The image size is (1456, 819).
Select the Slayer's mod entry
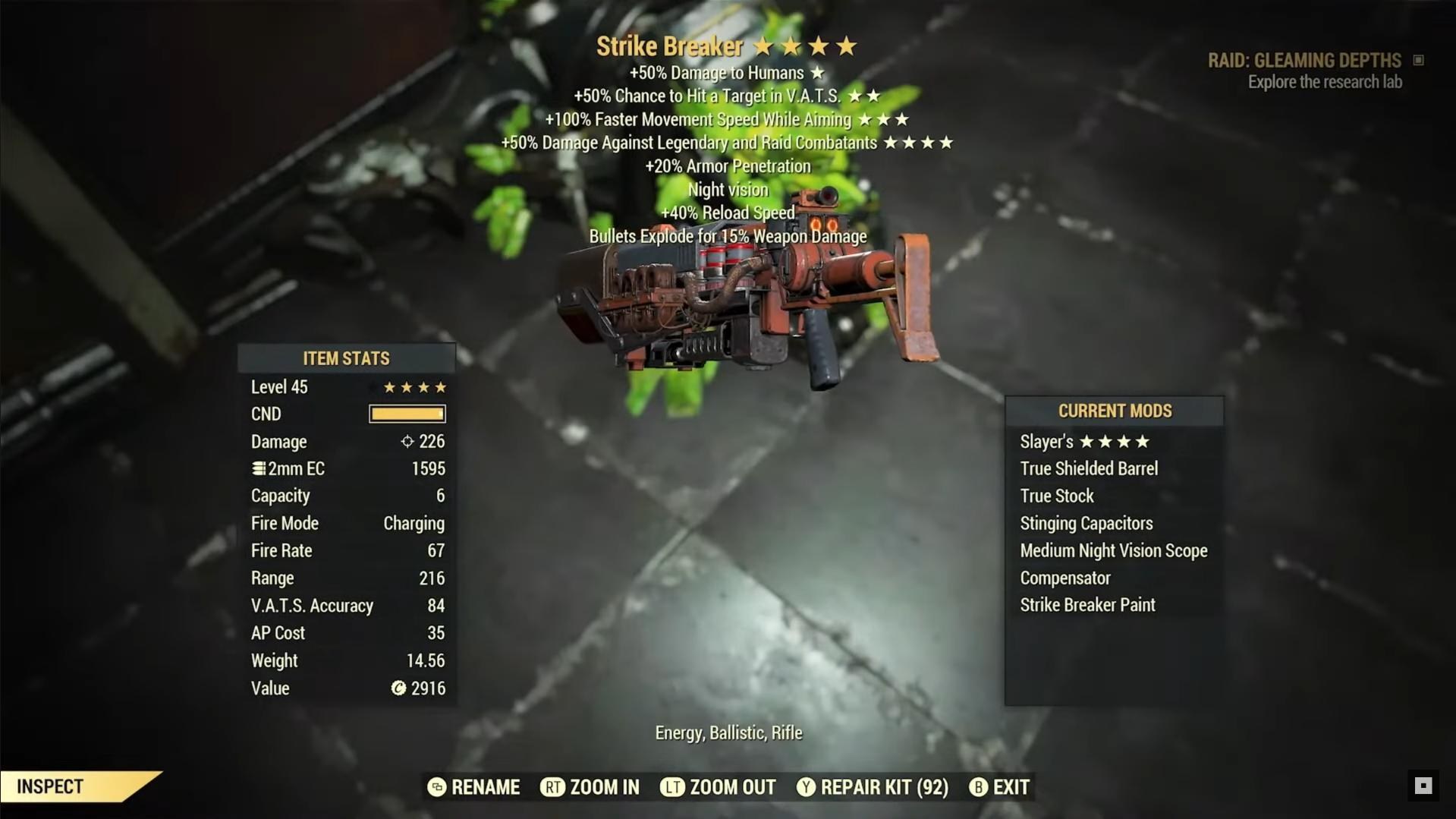pos(1084,442)
